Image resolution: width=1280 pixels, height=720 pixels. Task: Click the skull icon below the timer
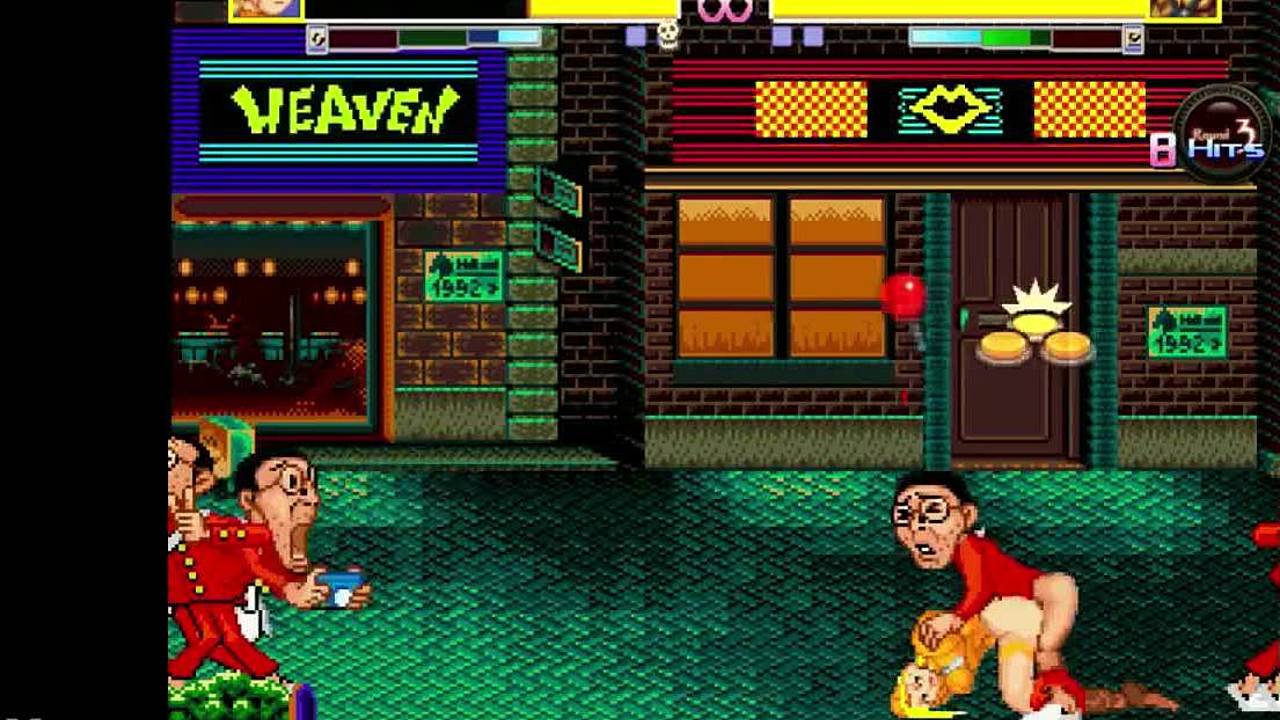click(668, 35)
